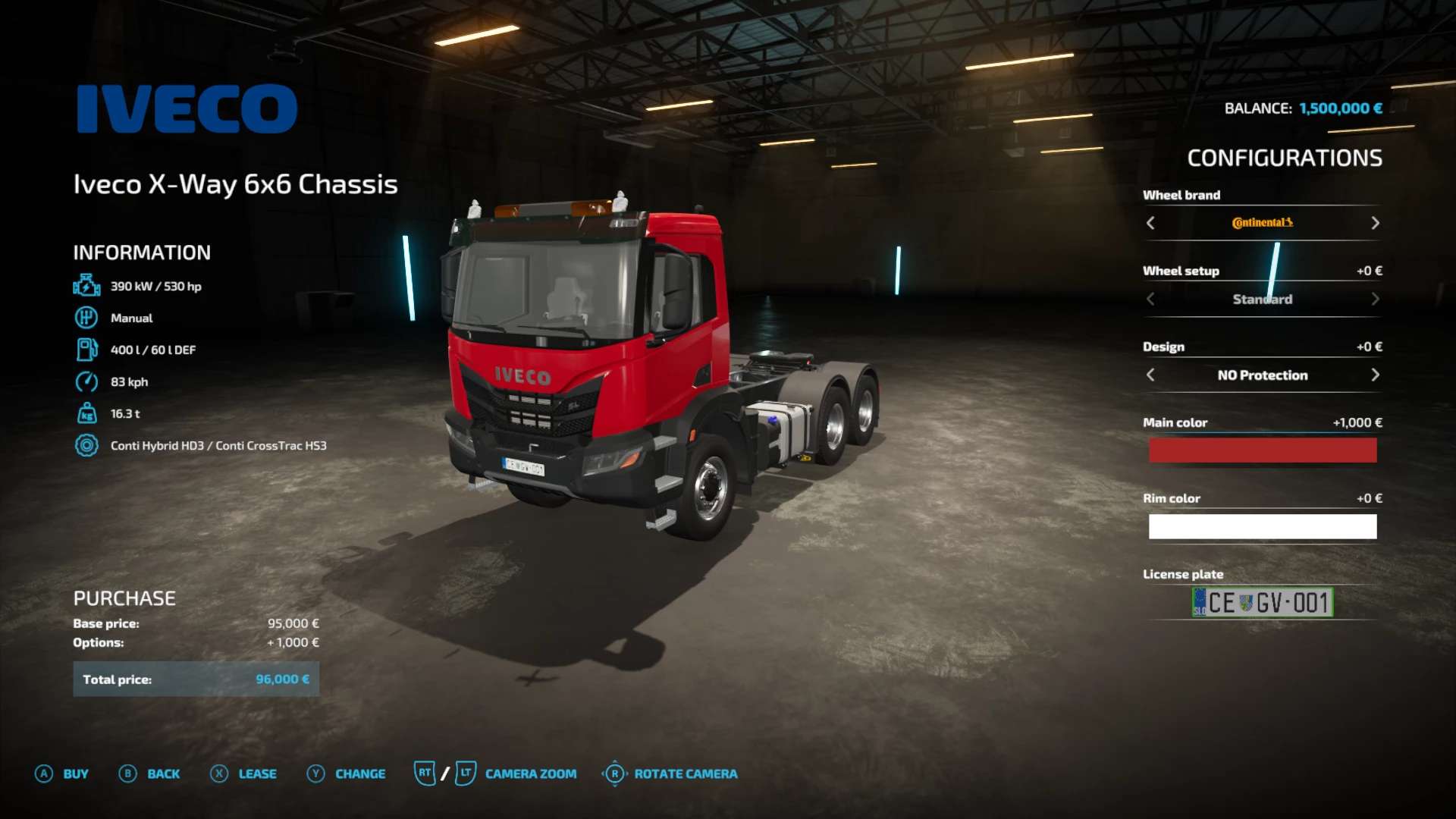Click the top speed gauge icon

pyautogui.click(x=87, y=381)
